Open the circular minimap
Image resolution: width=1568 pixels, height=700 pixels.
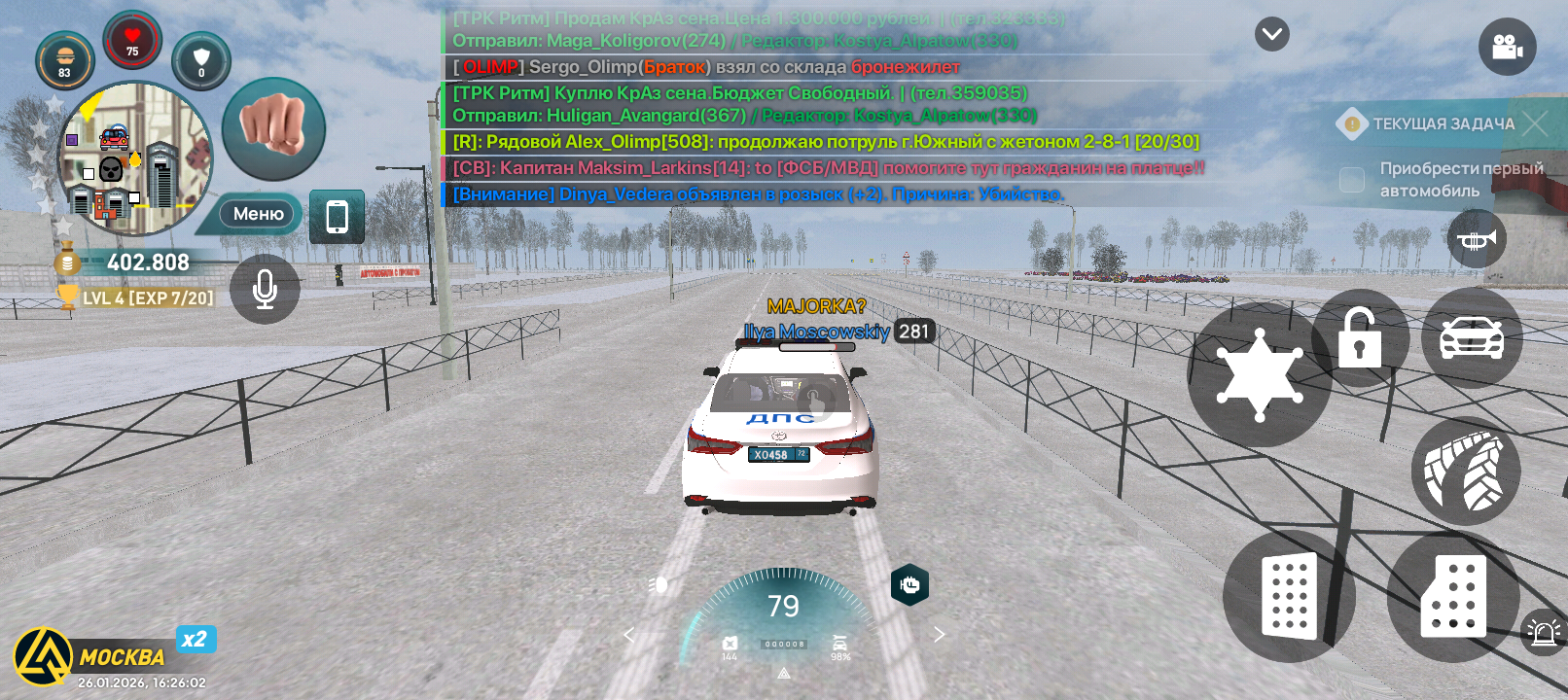coord(134,158)
